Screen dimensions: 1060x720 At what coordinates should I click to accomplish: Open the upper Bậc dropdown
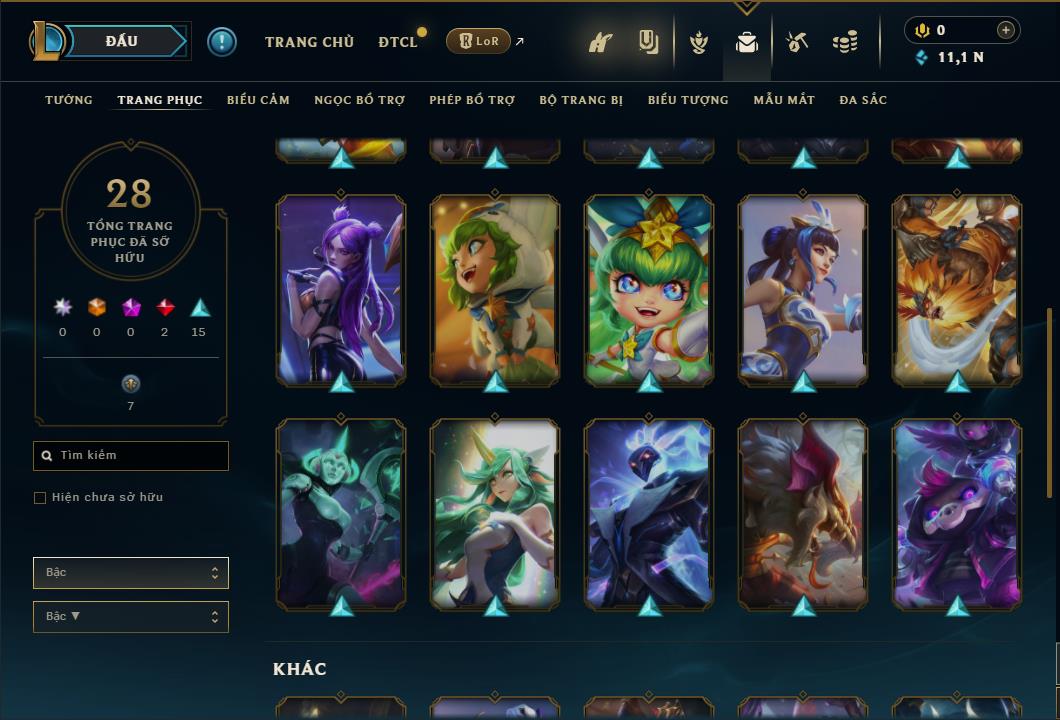[131, 573]
